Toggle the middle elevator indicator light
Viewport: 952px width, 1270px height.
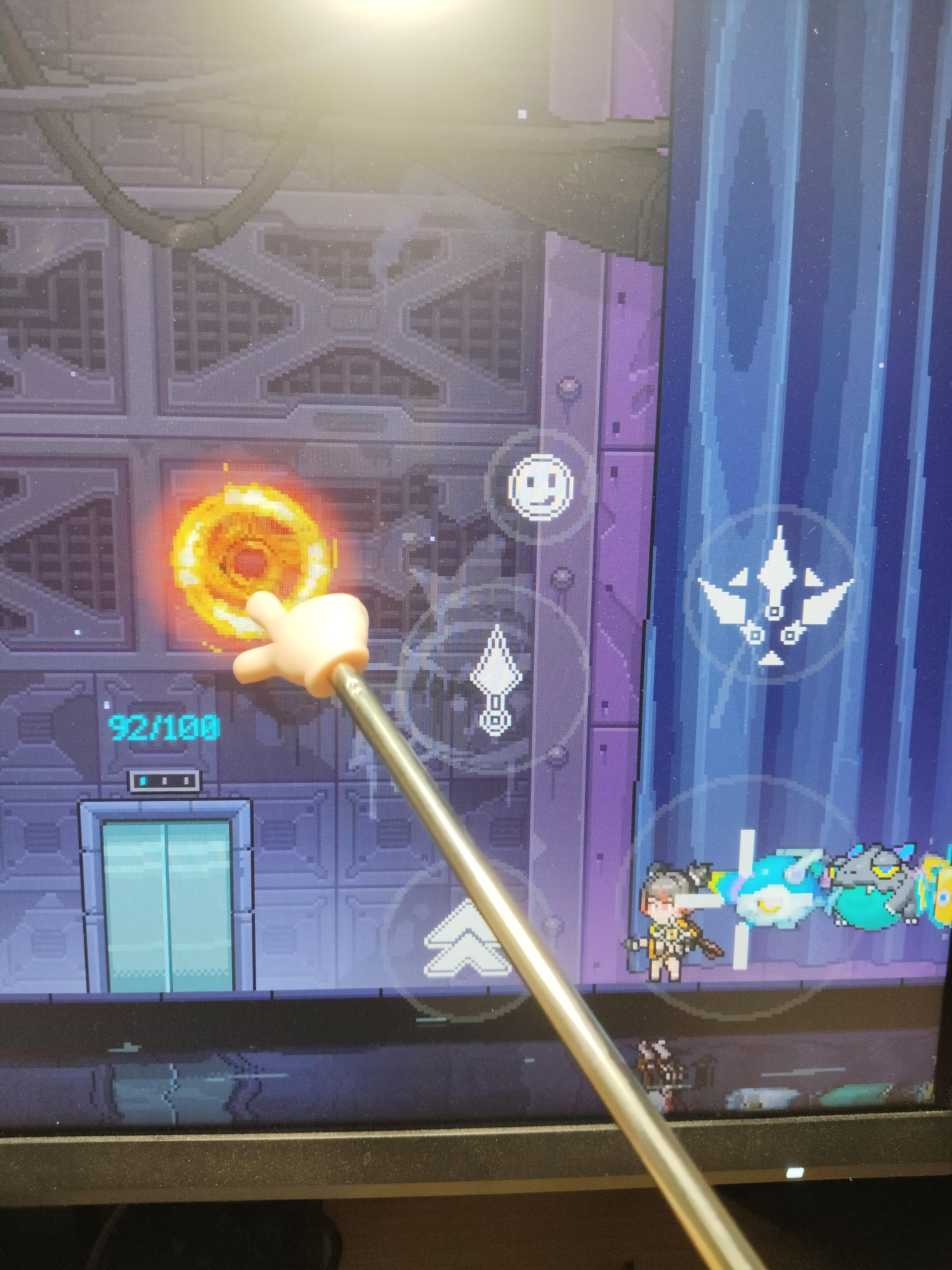(164, 781)
